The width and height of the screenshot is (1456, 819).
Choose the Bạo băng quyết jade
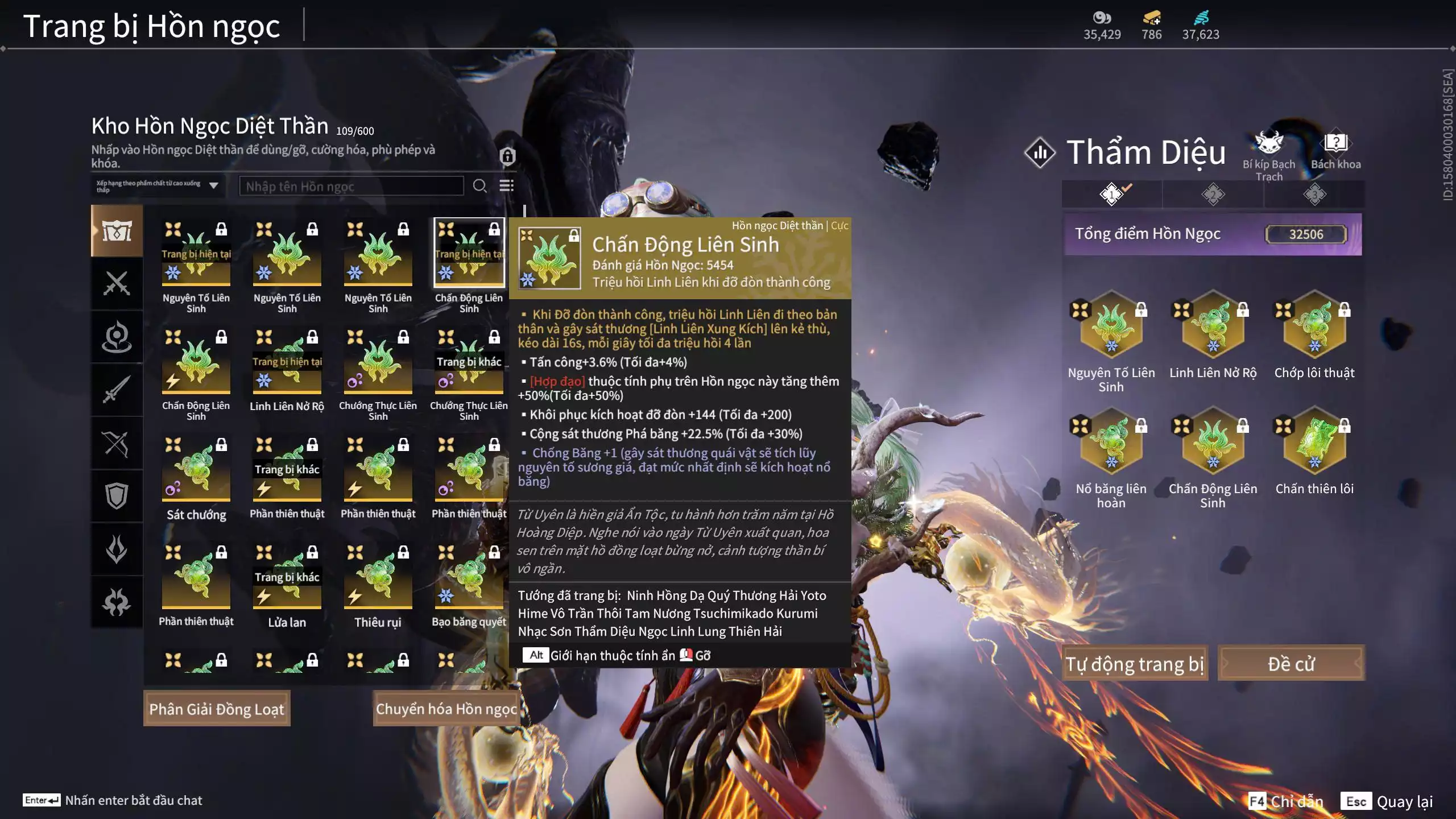tap(469, 580)
